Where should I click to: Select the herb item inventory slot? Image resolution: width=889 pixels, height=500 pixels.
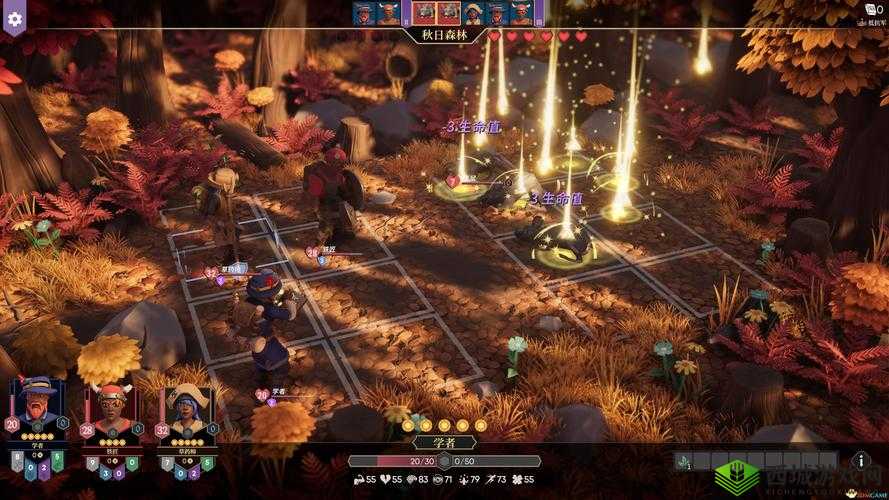click(x=686, y=462)
